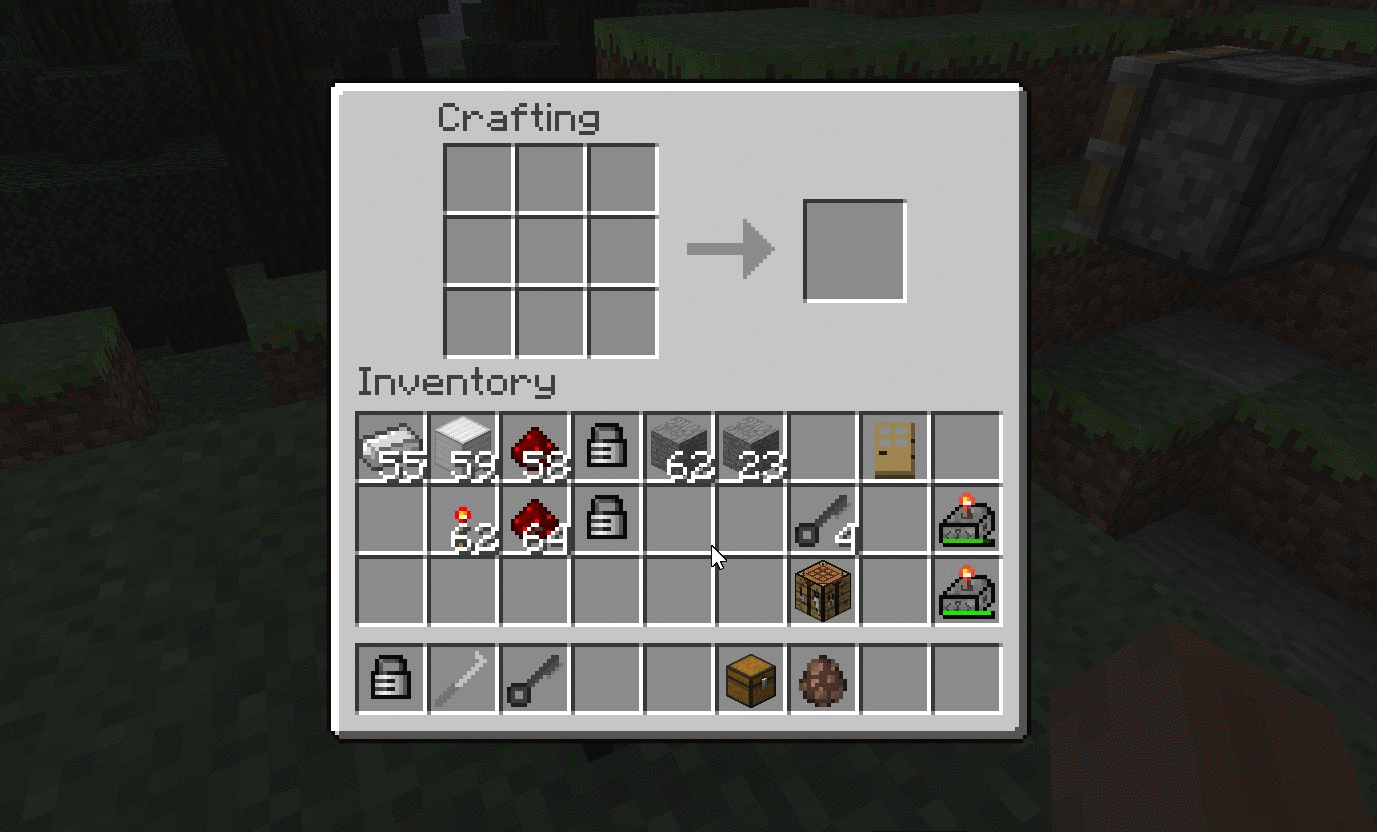Grab the wooden door item
1377x832 pixels.
pyautogui.click(x=895, y=445)
